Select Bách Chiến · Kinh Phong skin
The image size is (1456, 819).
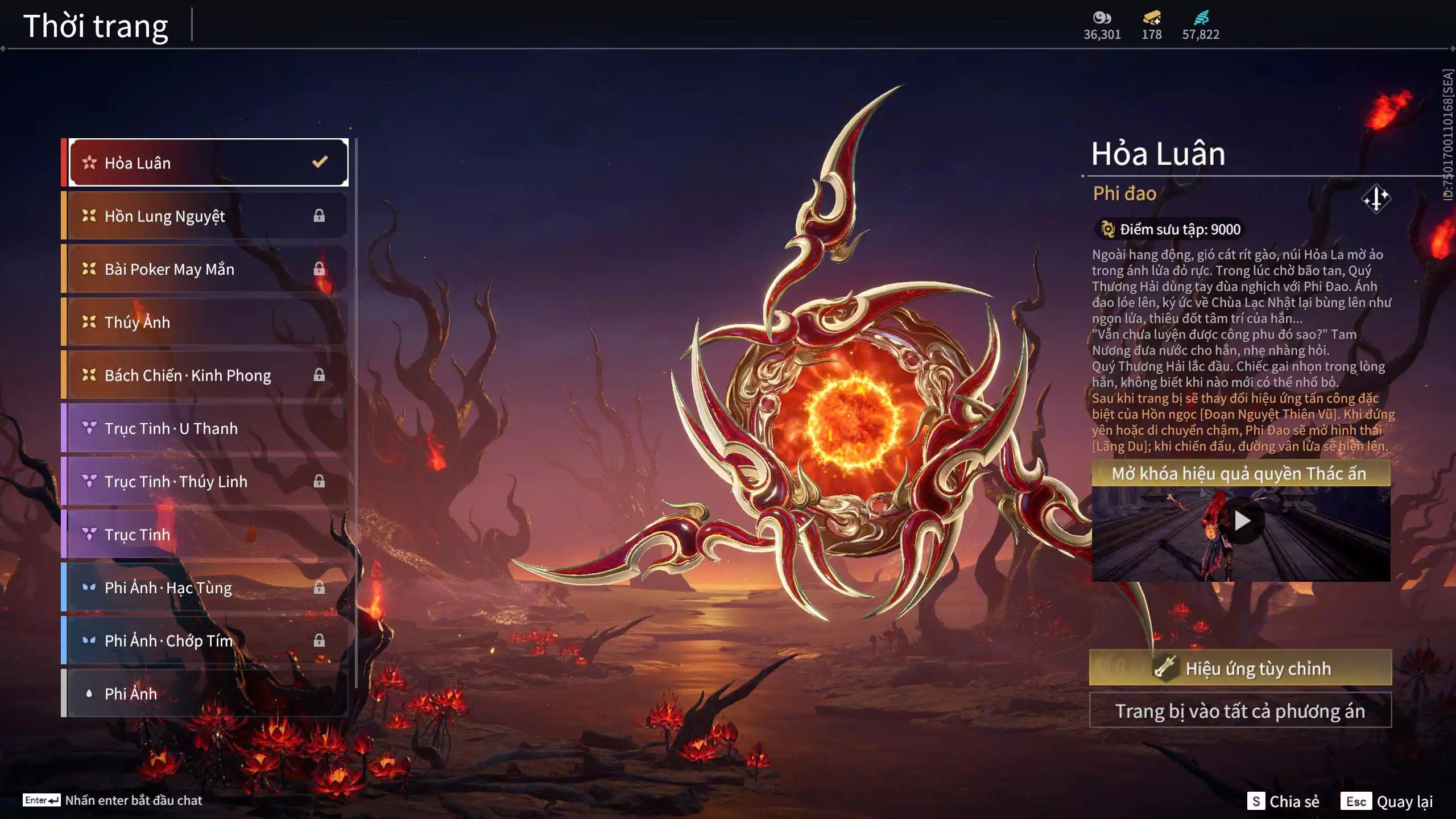click(208, 375)
